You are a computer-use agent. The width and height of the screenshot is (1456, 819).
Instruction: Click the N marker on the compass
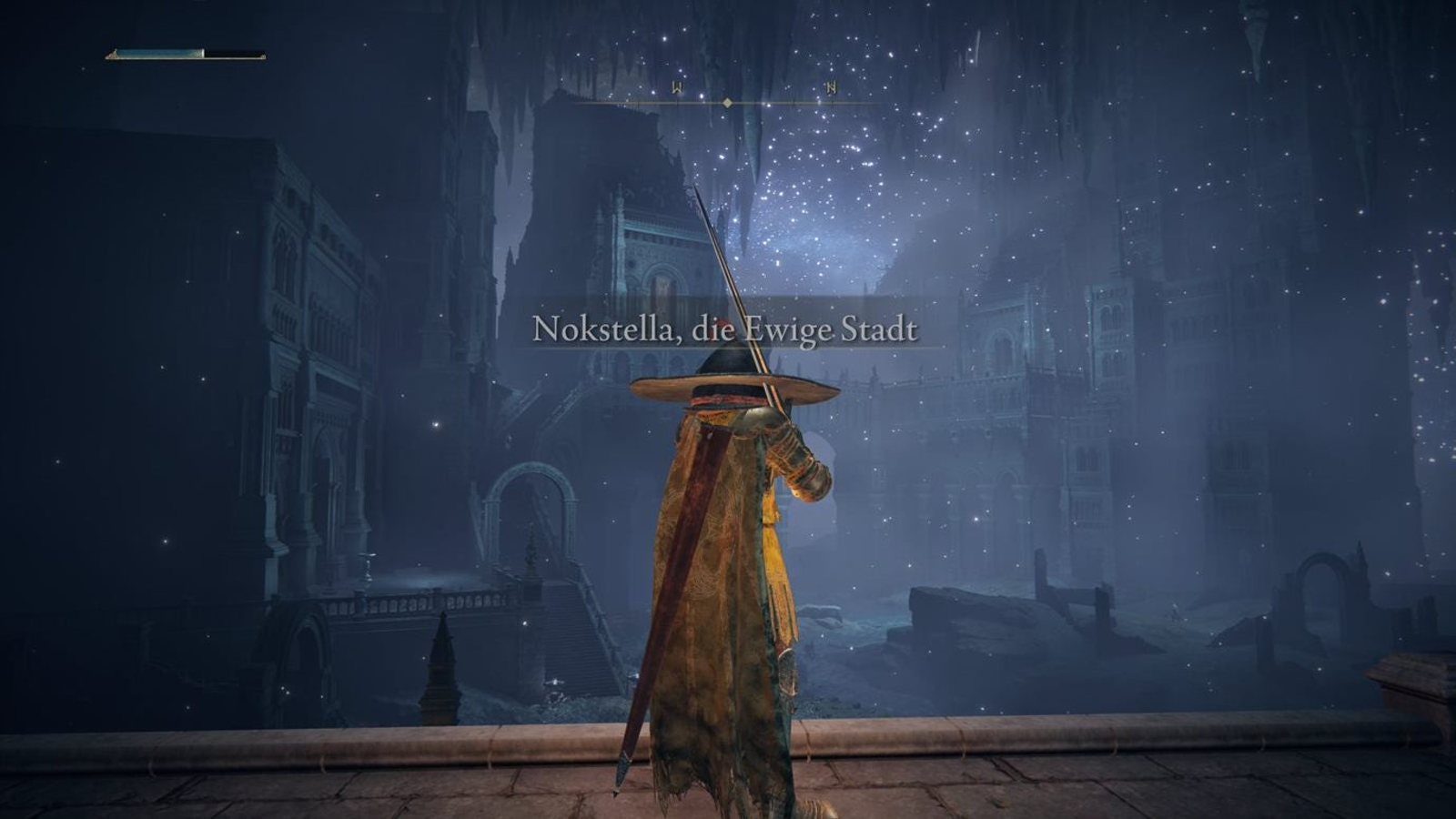tap(830, 88)
